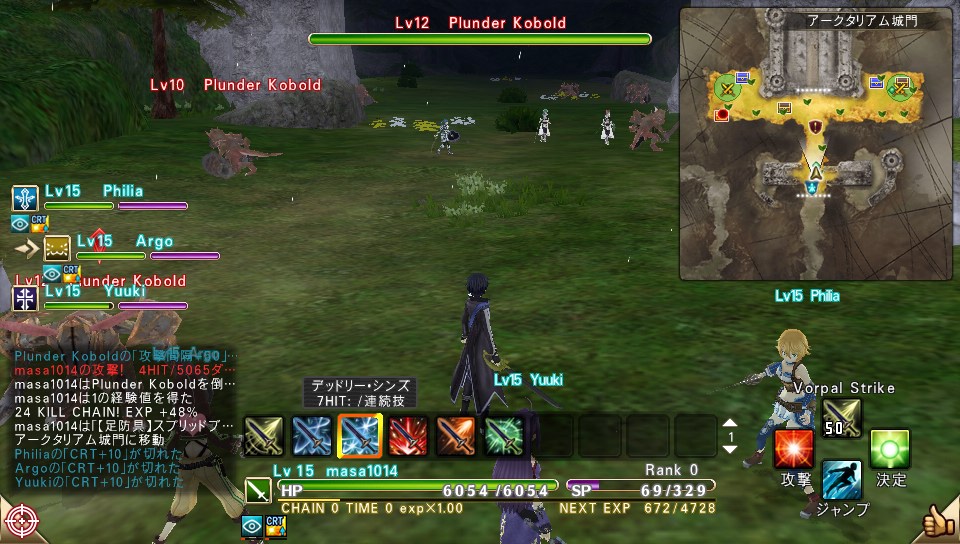Switch hotbar page with the down arrow
Screen dimensions: 960x544
pos(728,449)
